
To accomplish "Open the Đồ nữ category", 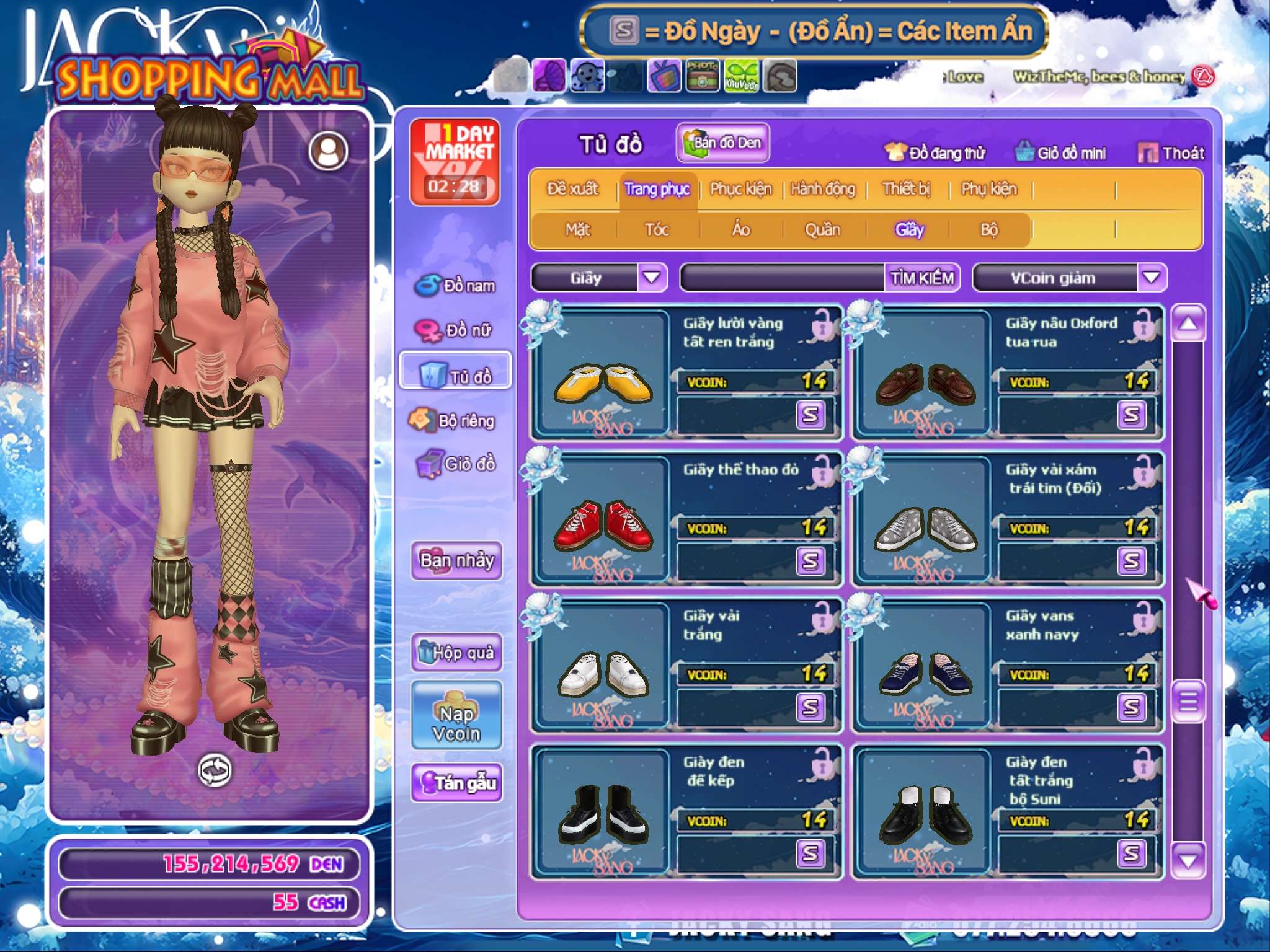I will tap(455, 330).
